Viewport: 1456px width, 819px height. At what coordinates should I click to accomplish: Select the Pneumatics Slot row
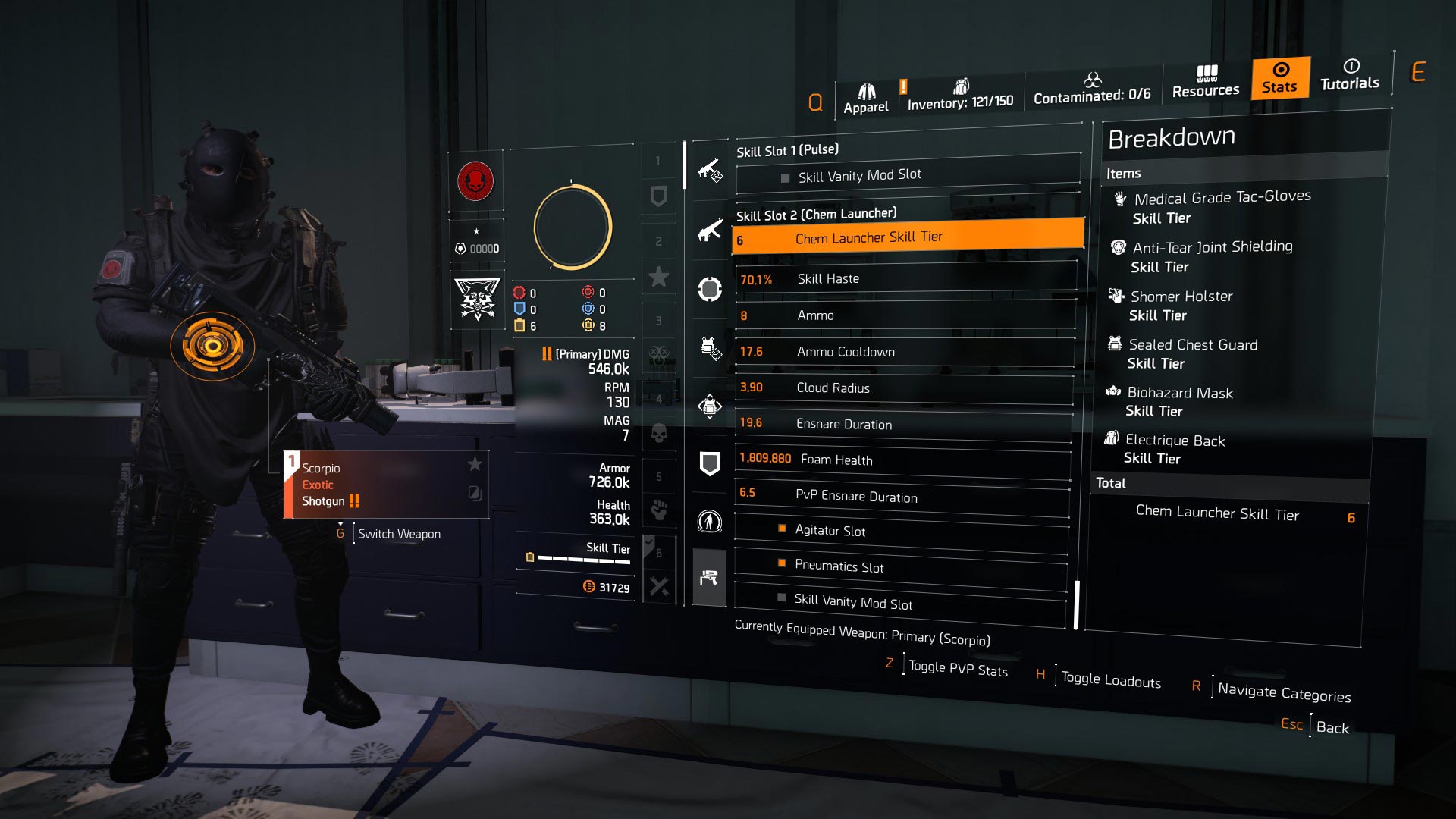pyautogui.click(x=900, y=566)
